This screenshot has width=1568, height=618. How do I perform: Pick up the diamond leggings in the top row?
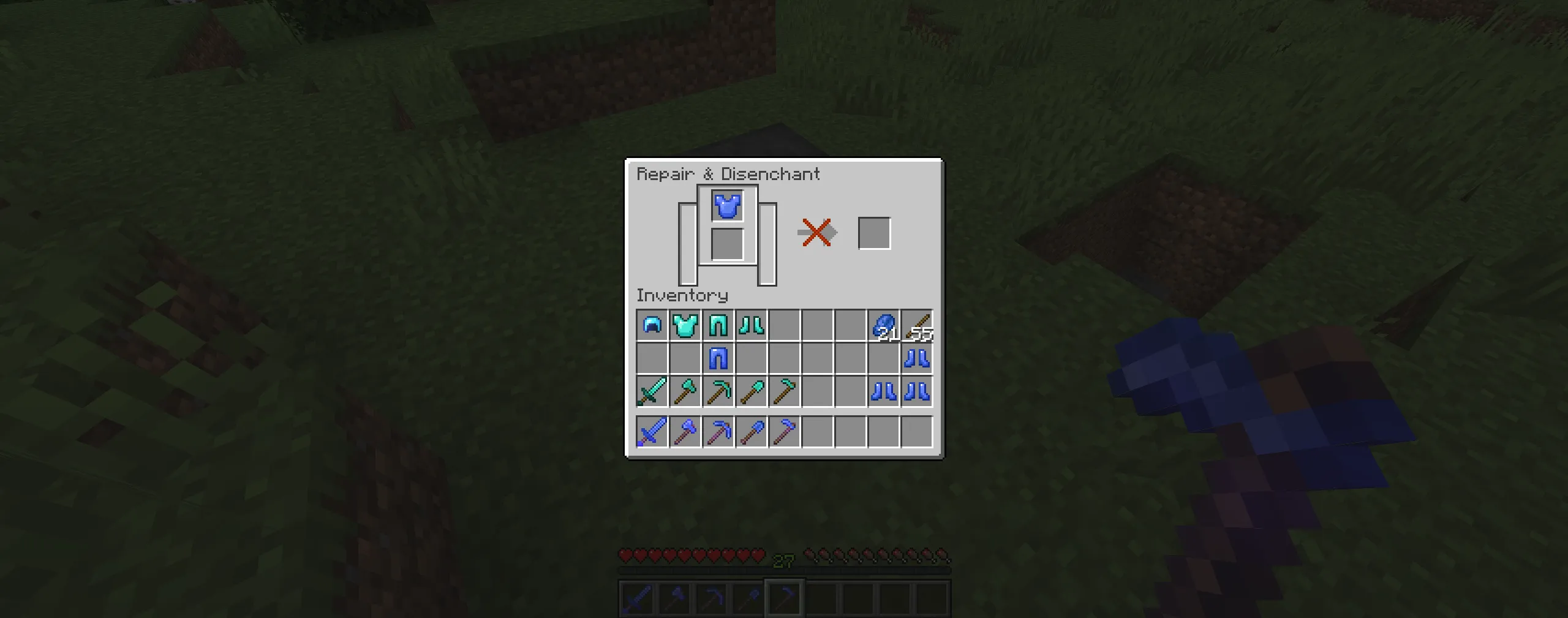click(x=718, y=326)
